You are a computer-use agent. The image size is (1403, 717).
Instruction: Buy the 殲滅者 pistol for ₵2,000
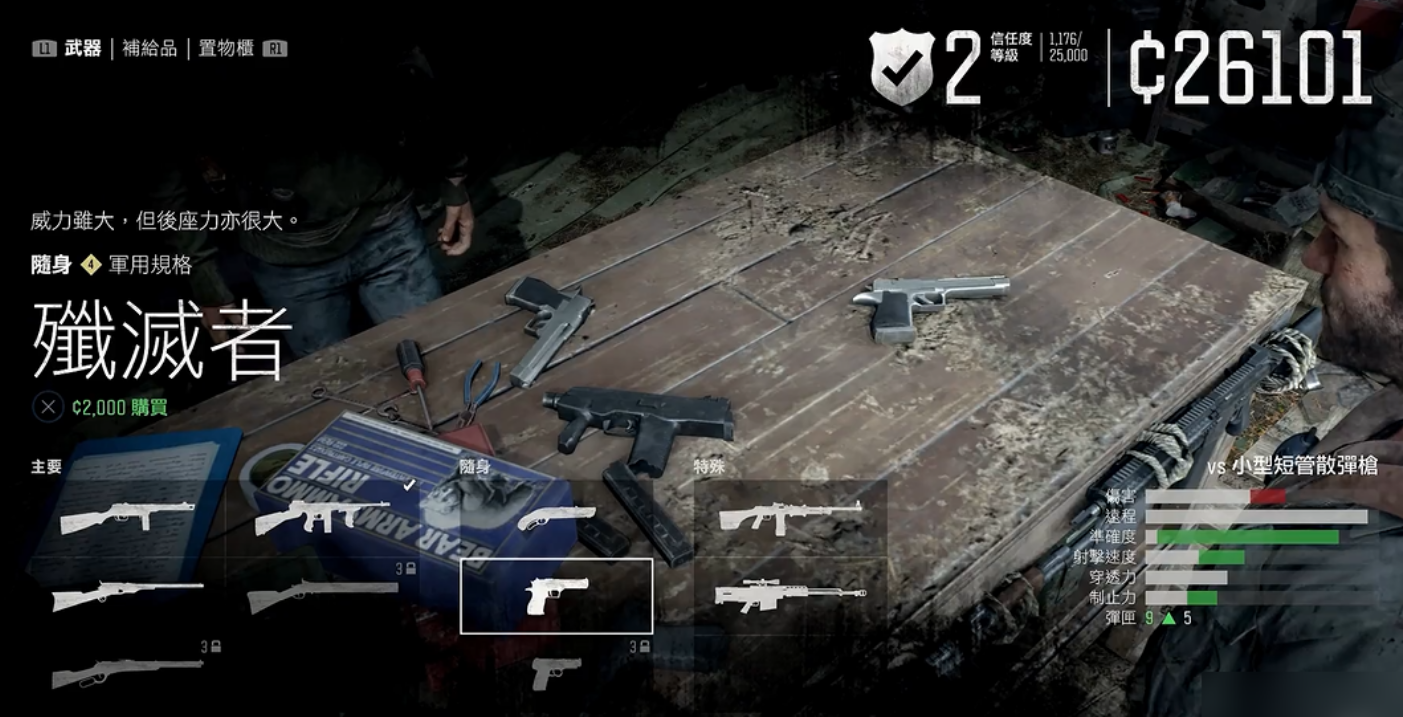pos(119,407)
